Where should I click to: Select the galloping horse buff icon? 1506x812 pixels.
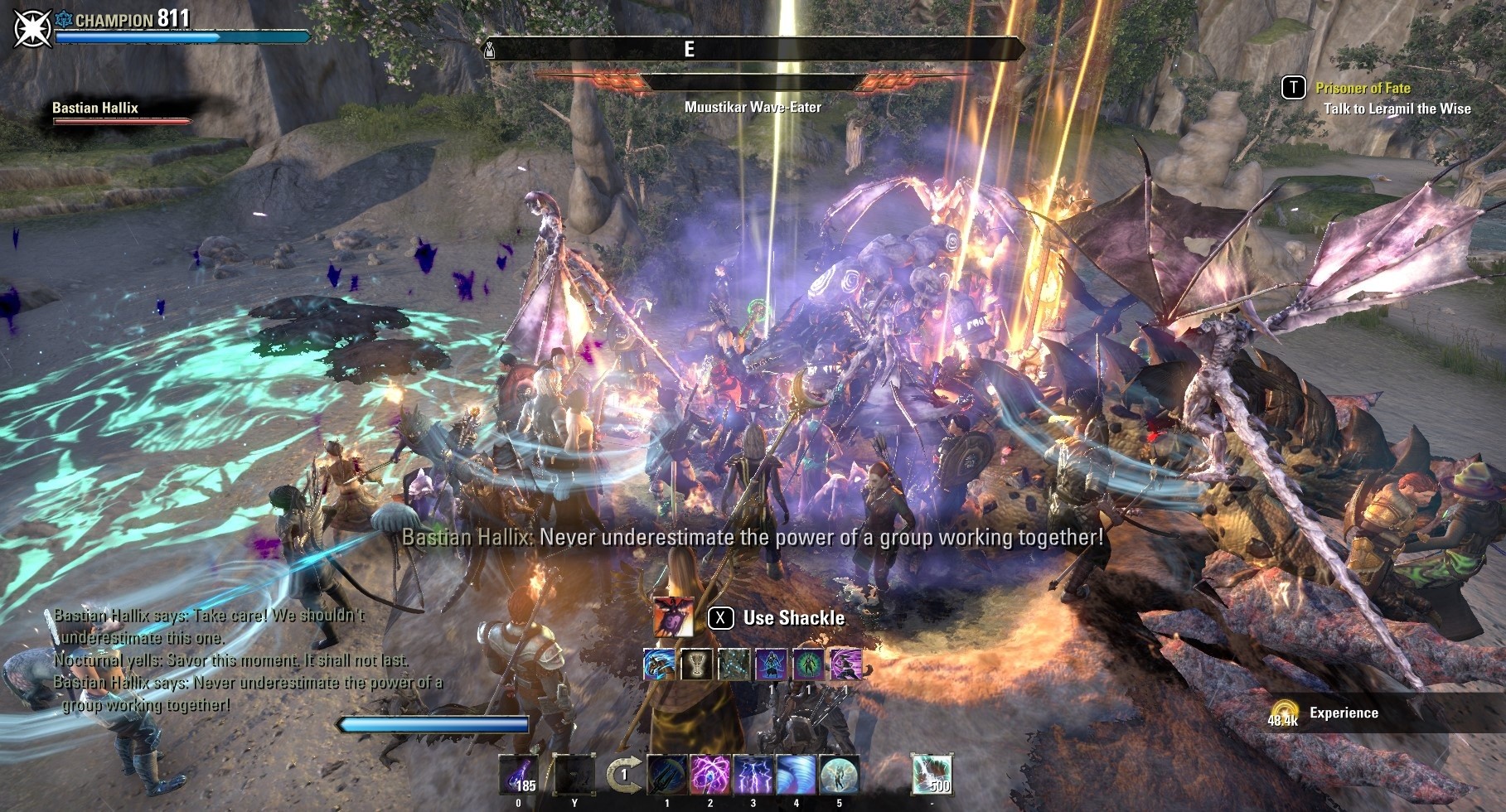coord(659,665)
